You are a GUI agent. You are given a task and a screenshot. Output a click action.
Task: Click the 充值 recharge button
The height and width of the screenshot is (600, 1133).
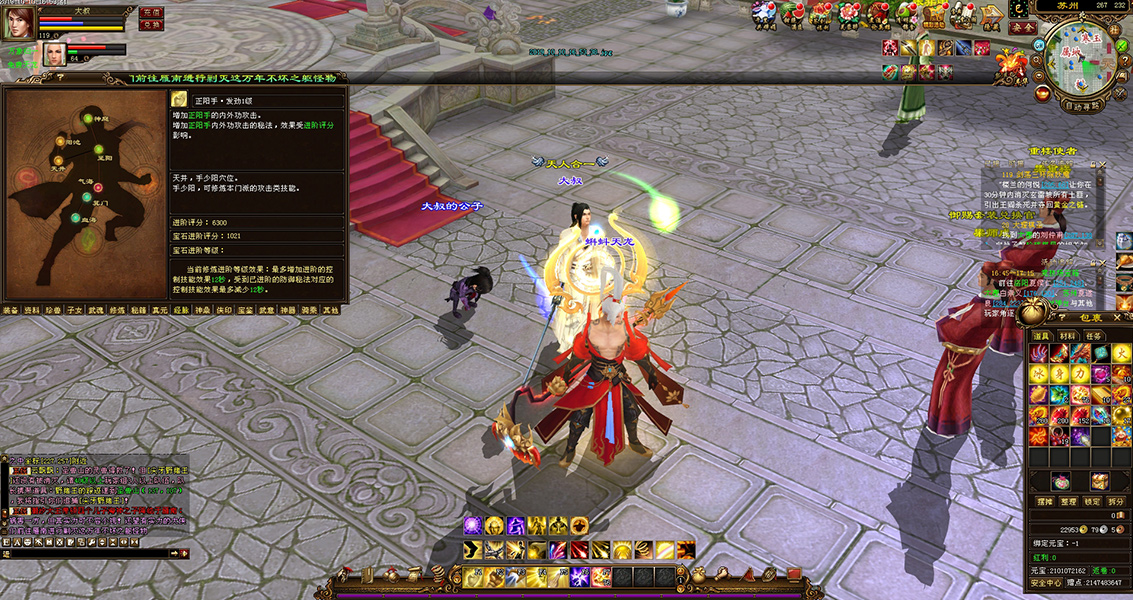[x=151, y=12]
